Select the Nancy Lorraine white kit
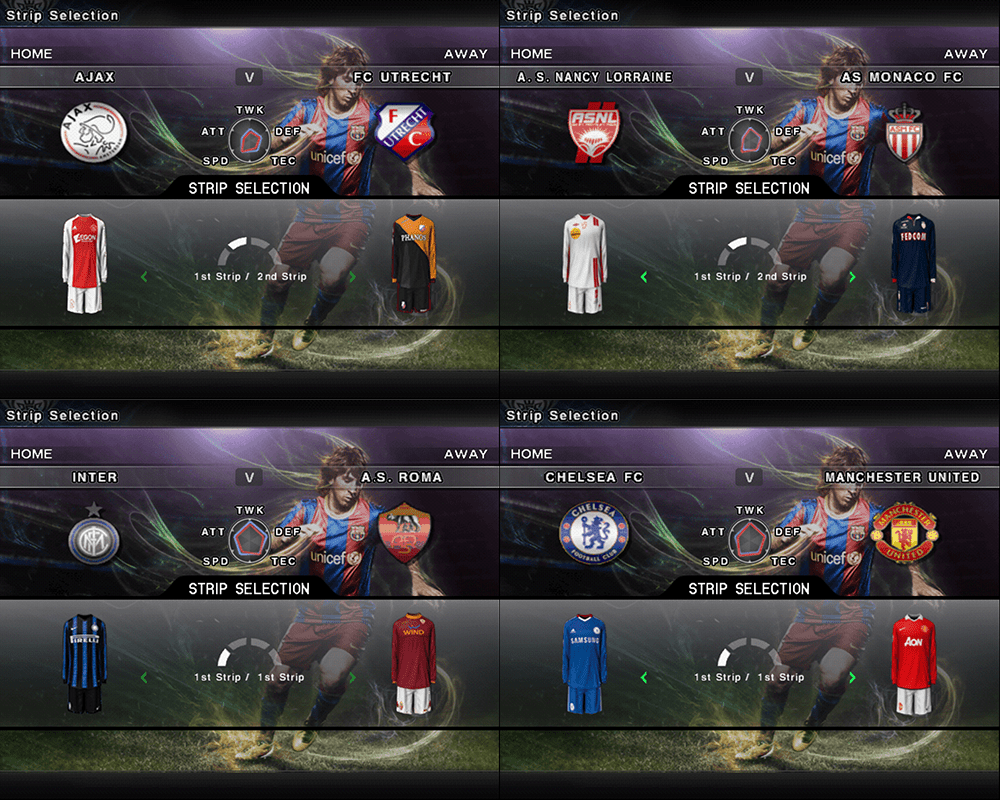Image resolution: width=1000 pixels, height=800 pixels. point(585,263)
